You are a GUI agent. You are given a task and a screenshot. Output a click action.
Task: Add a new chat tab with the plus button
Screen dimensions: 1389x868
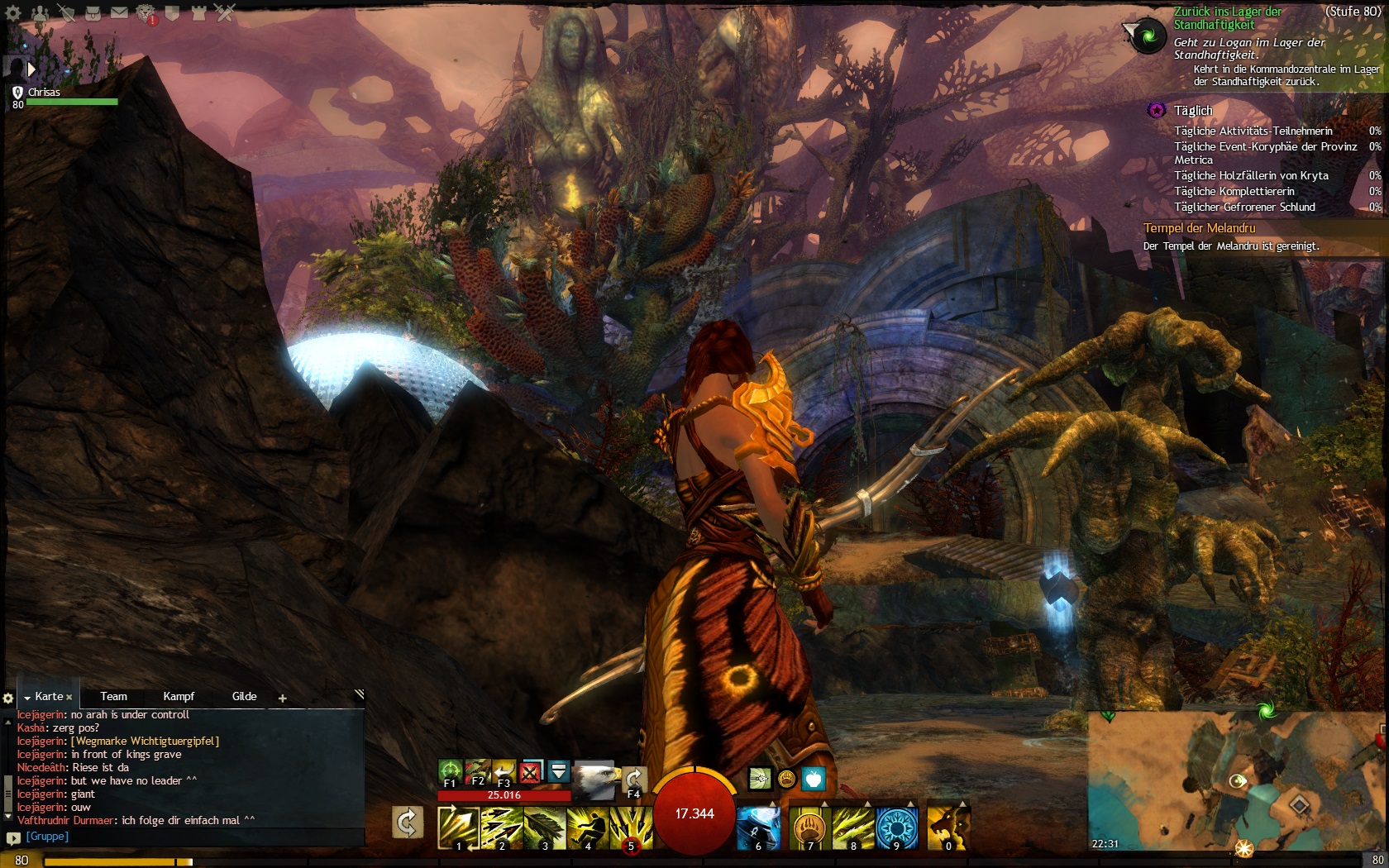(282, 699)
